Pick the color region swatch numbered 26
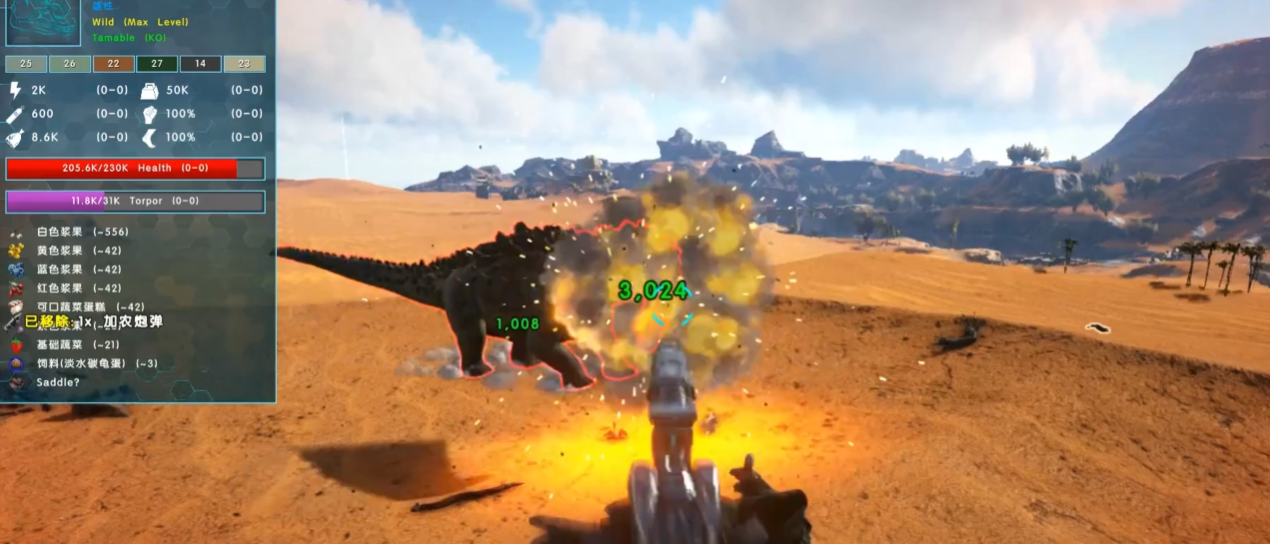 tap(69, 64)
